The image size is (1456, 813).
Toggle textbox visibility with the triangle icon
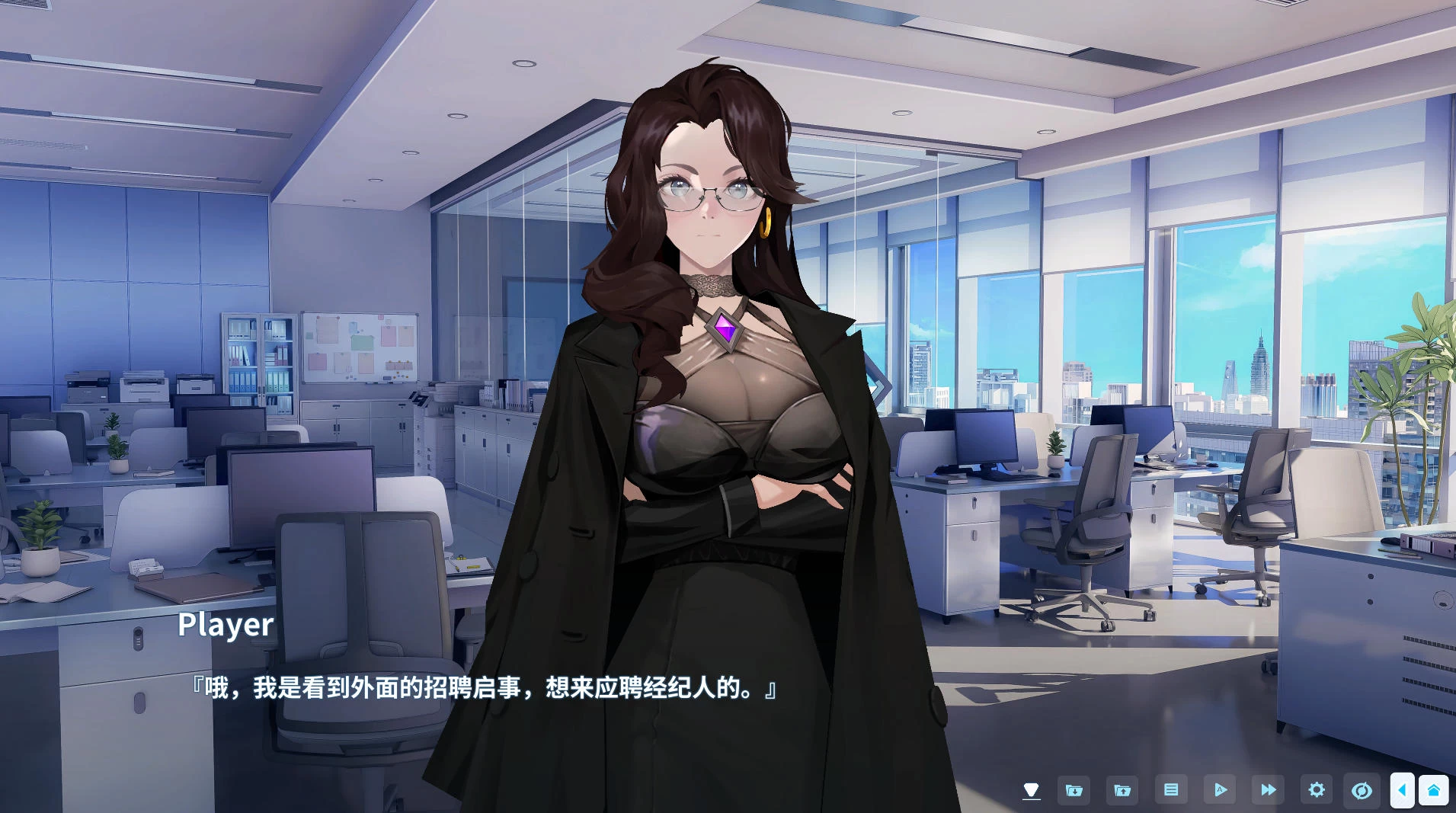click(1033, 790)
